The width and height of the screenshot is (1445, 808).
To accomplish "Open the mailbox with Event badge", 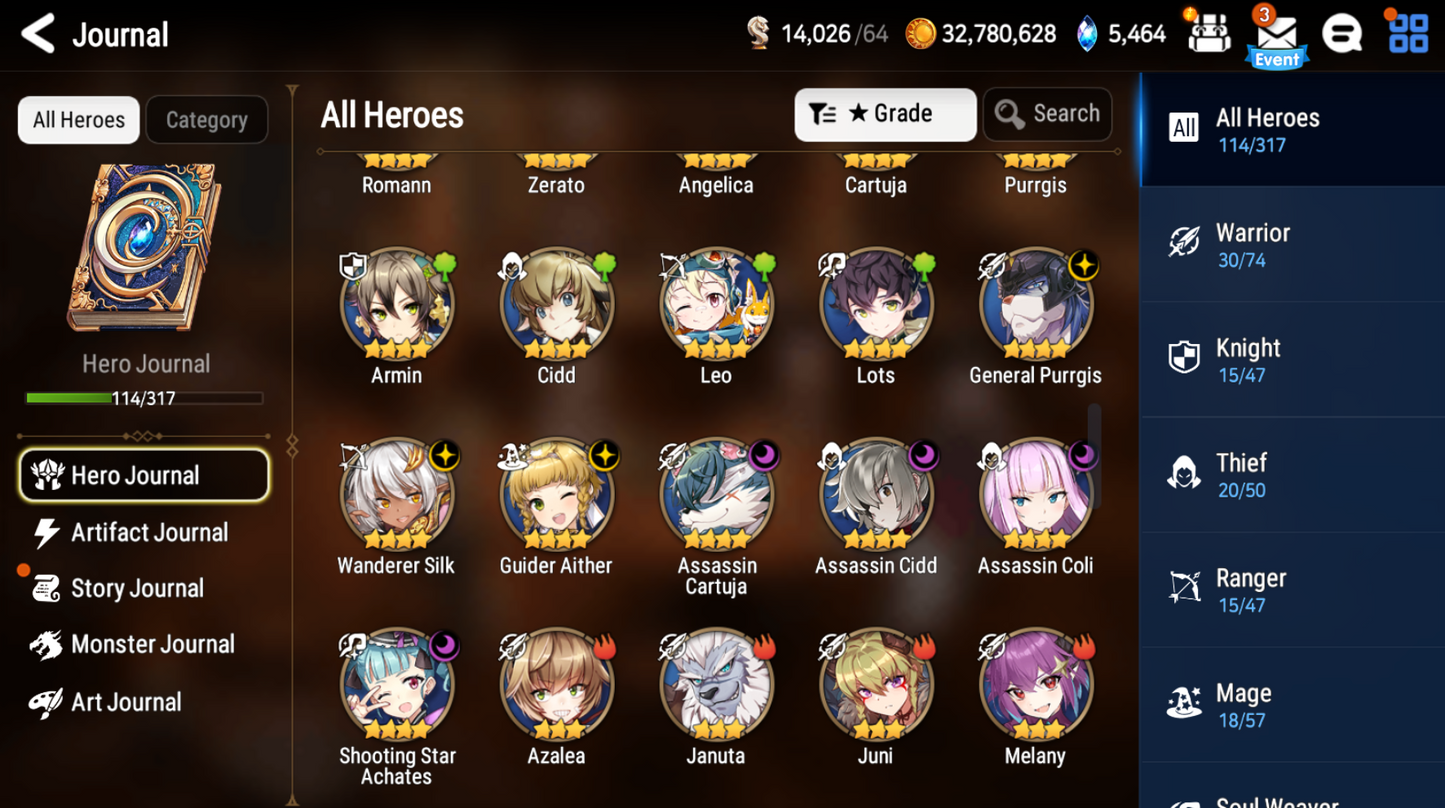I will click(1275, 33).
